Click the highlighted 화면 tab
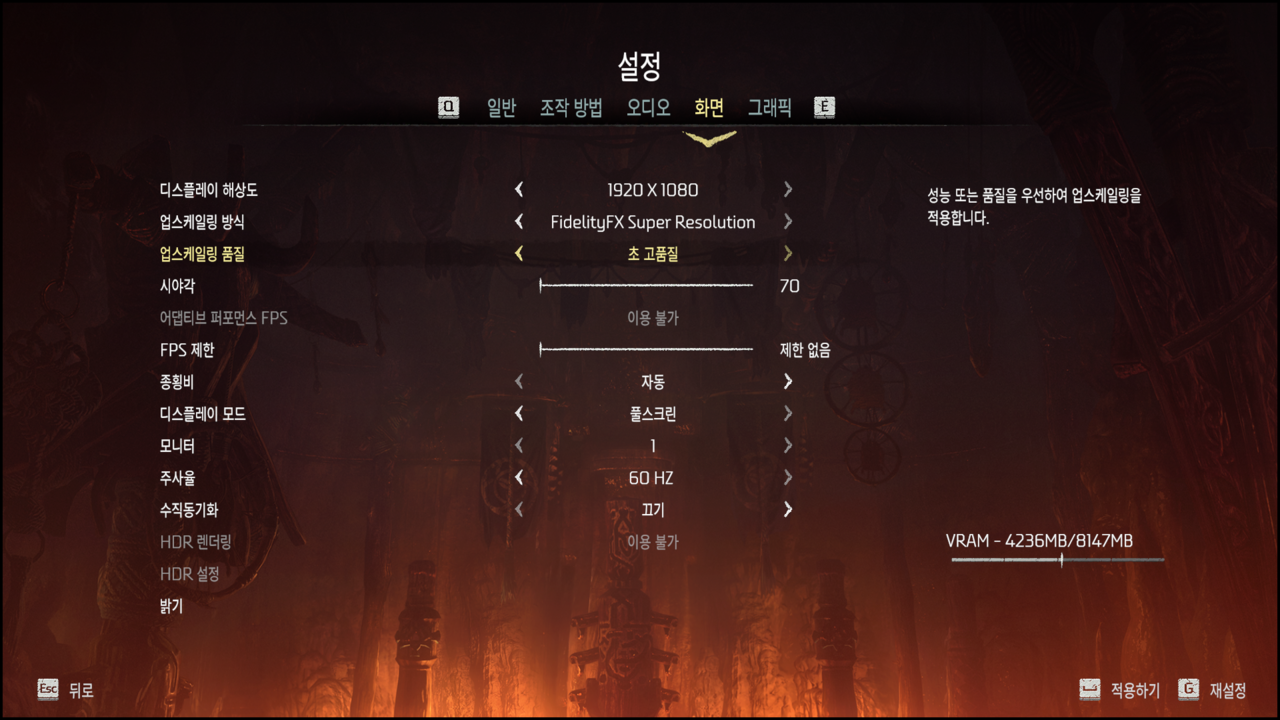Image resolution: width=1280 pixels, height=720 pixels. tap(709, 108)
